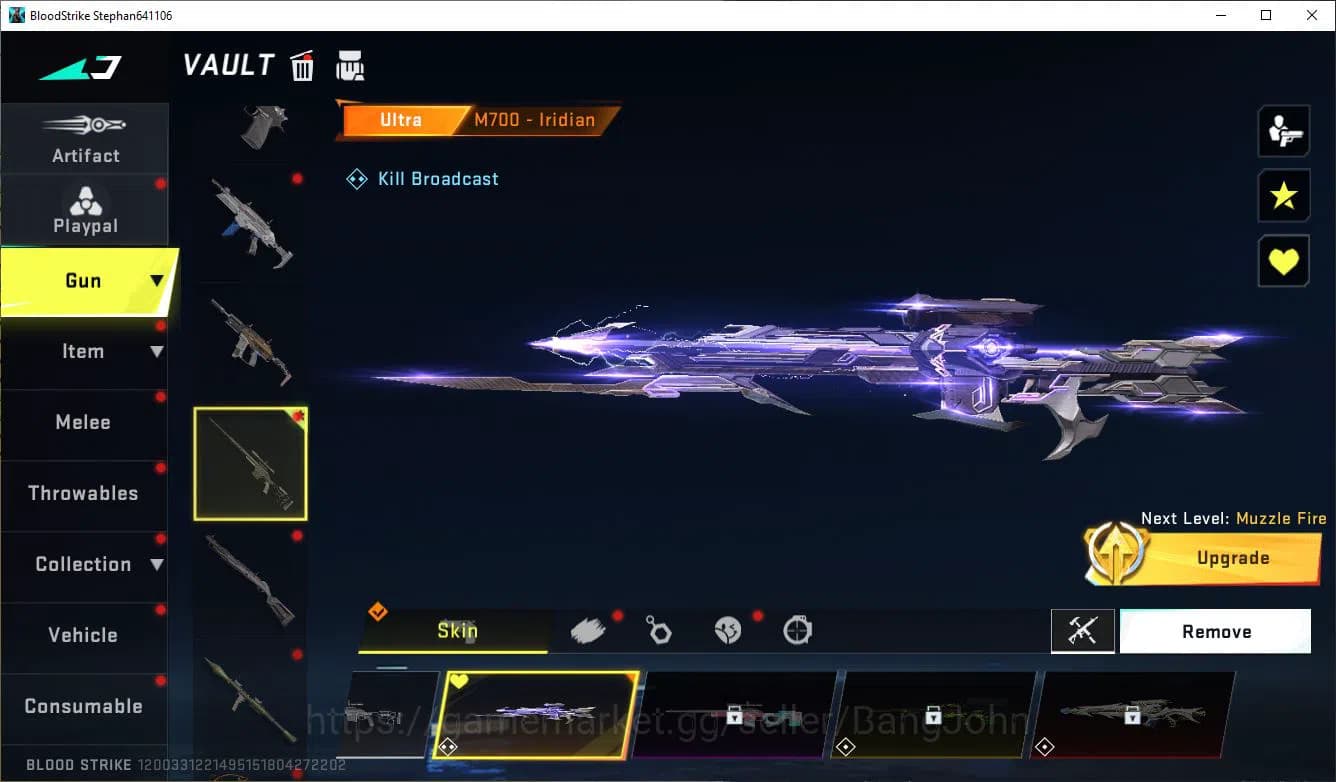
Task: Toggle the star rating for M700 Iridian
Action: (1283, 196)
